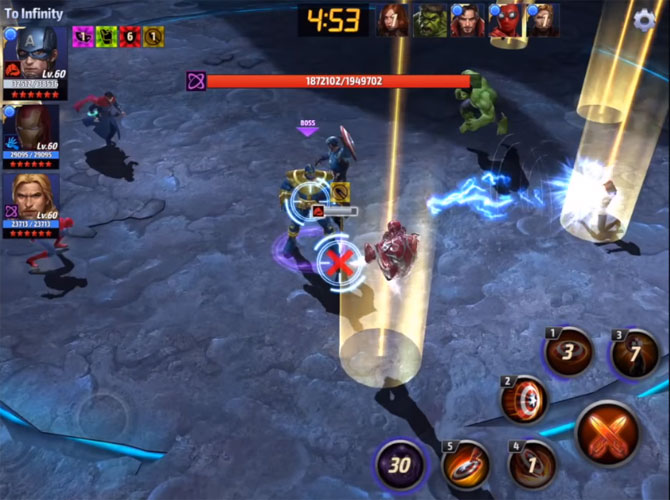Choose the Doctor Strange portrait in top bar
Screen dimensions: 670x500
point(467,20)
